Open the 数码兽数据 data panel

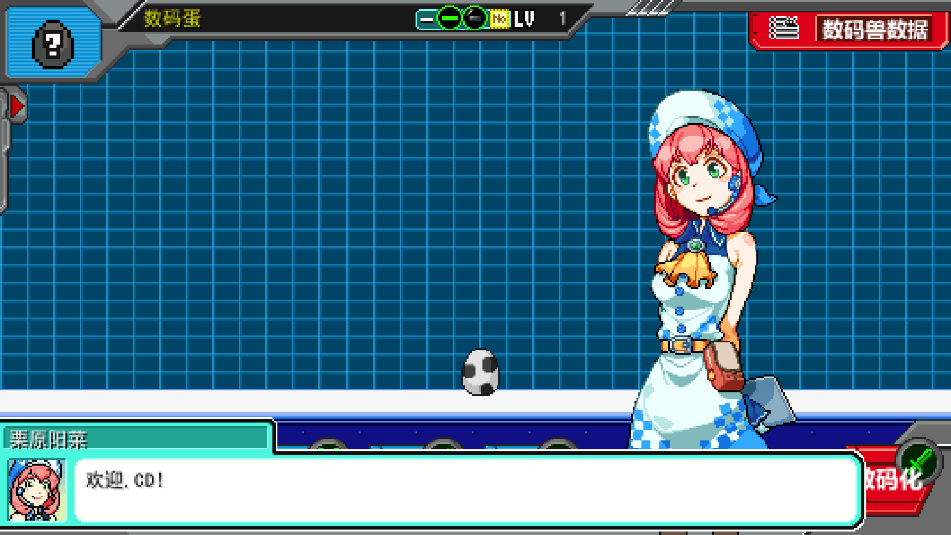850,29
